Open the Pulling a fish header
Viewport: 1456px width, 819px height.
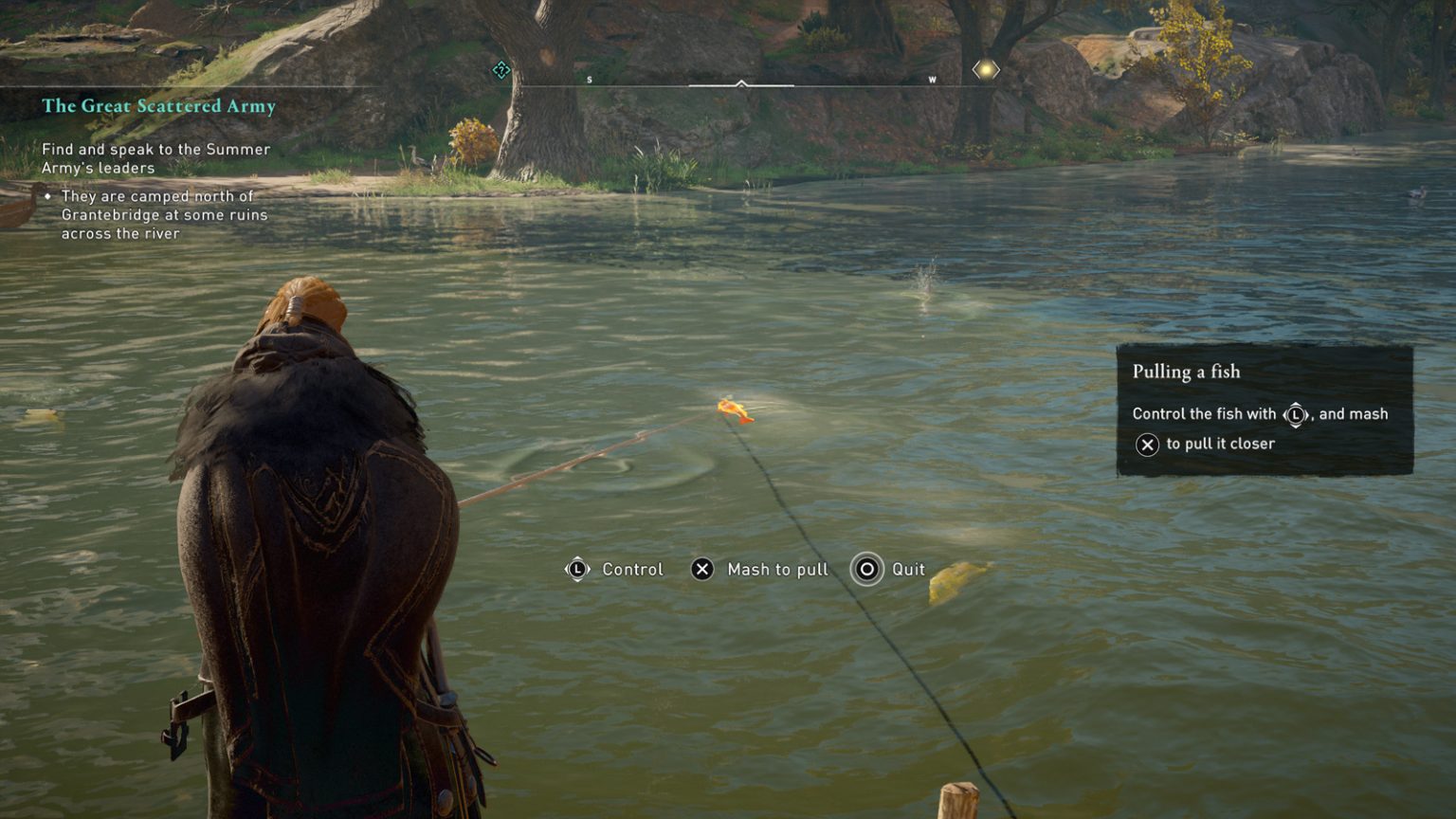coord(1187,372)
